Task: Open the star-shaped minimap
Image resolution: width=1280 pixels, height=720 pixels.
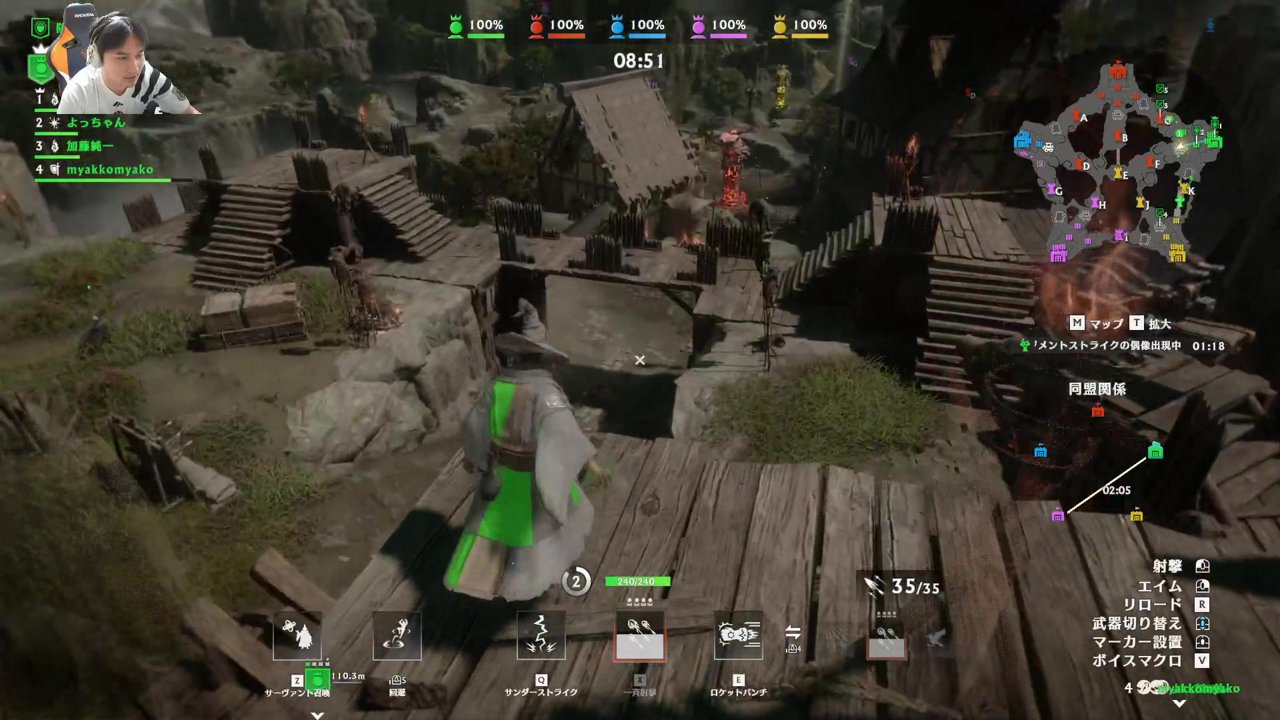Action: pyautogui.click(x=1119, y=160)
